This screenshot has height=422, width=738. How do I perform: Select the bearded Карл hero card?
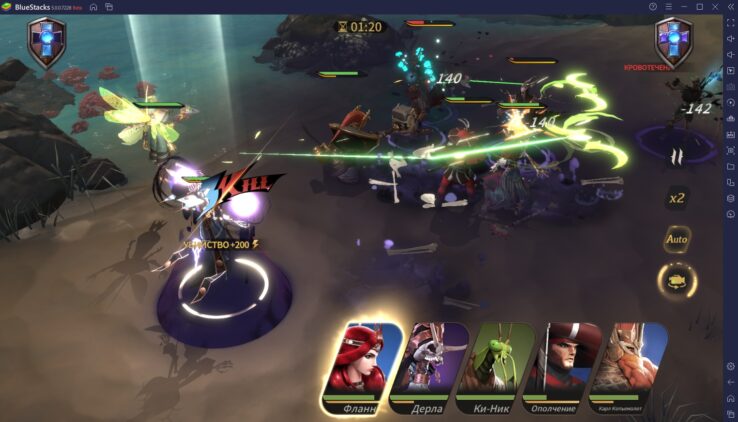[627, 367]
